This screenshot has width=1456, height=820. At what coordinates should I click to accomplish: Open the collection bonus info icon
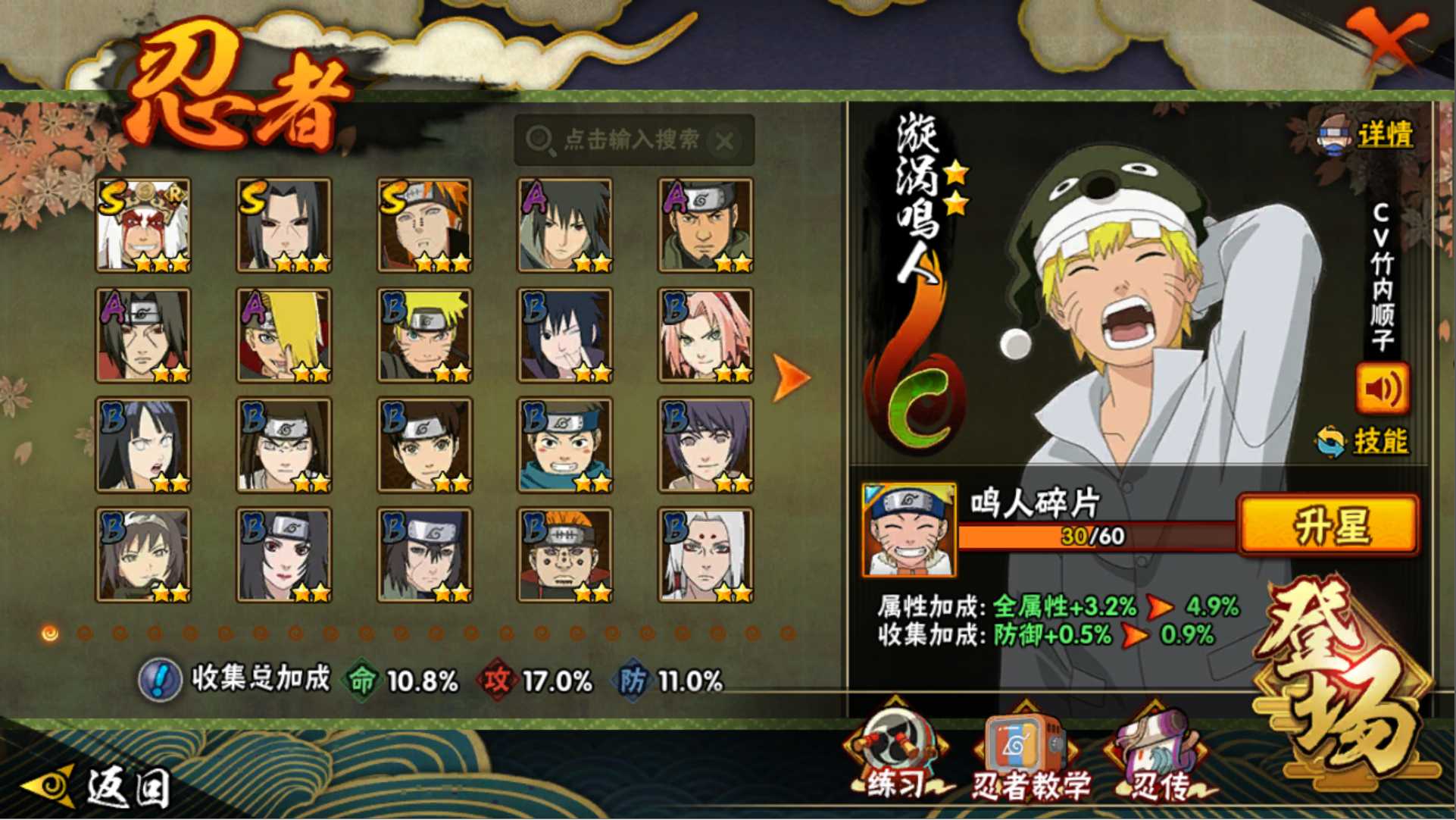click(159, 679)
